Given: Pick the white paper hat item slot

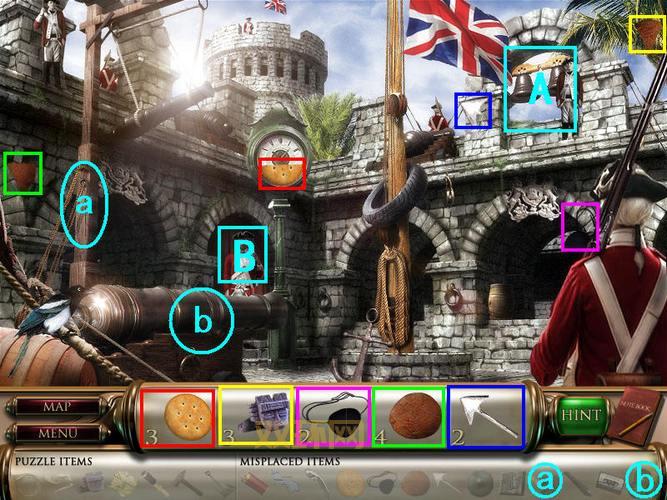Looking at the screenshot, I should (485, 417).
